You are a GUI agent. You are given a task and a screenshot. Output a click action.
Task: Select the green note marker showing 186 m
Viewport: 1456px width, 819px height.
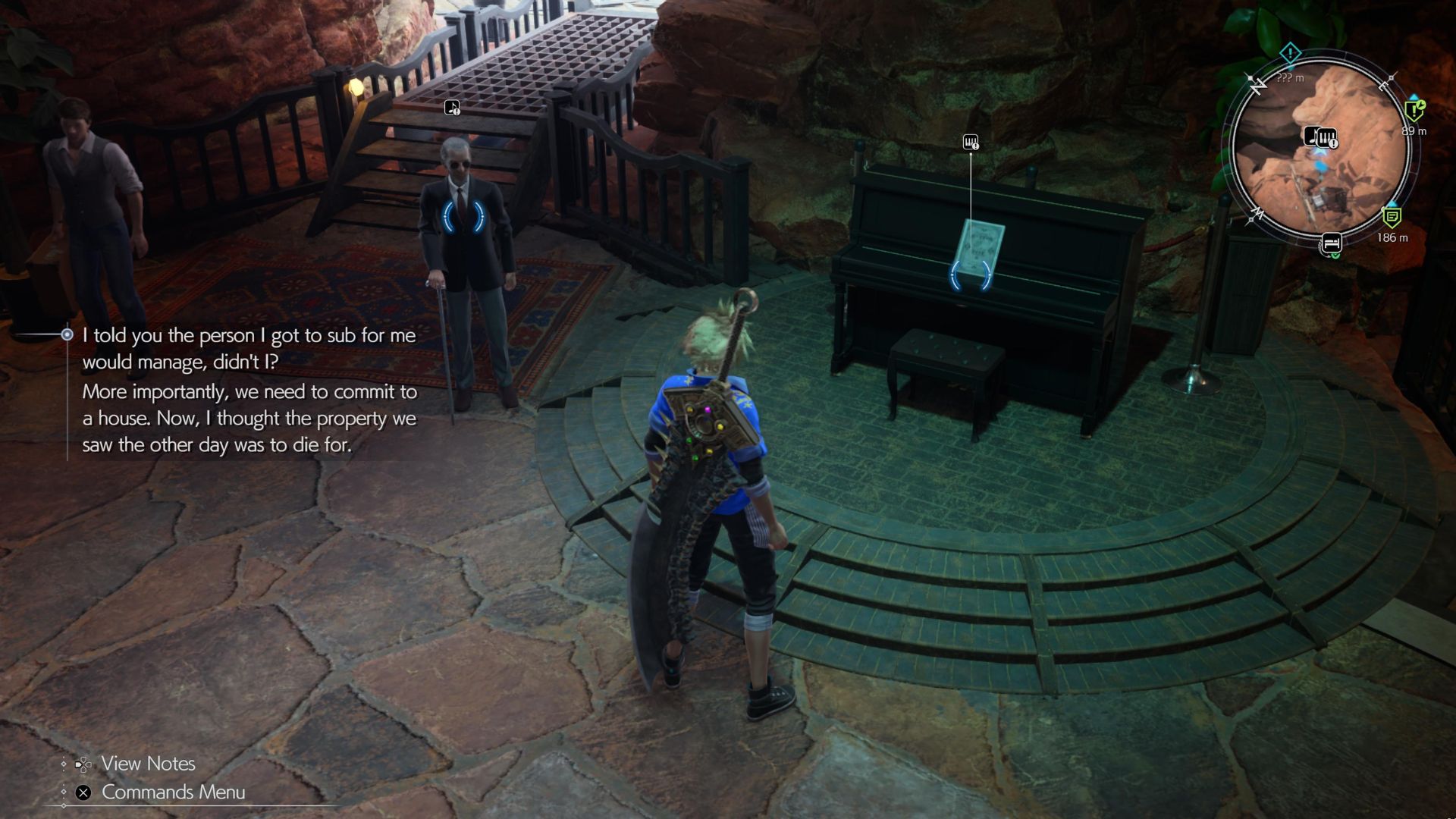(x=1392, y=218)
